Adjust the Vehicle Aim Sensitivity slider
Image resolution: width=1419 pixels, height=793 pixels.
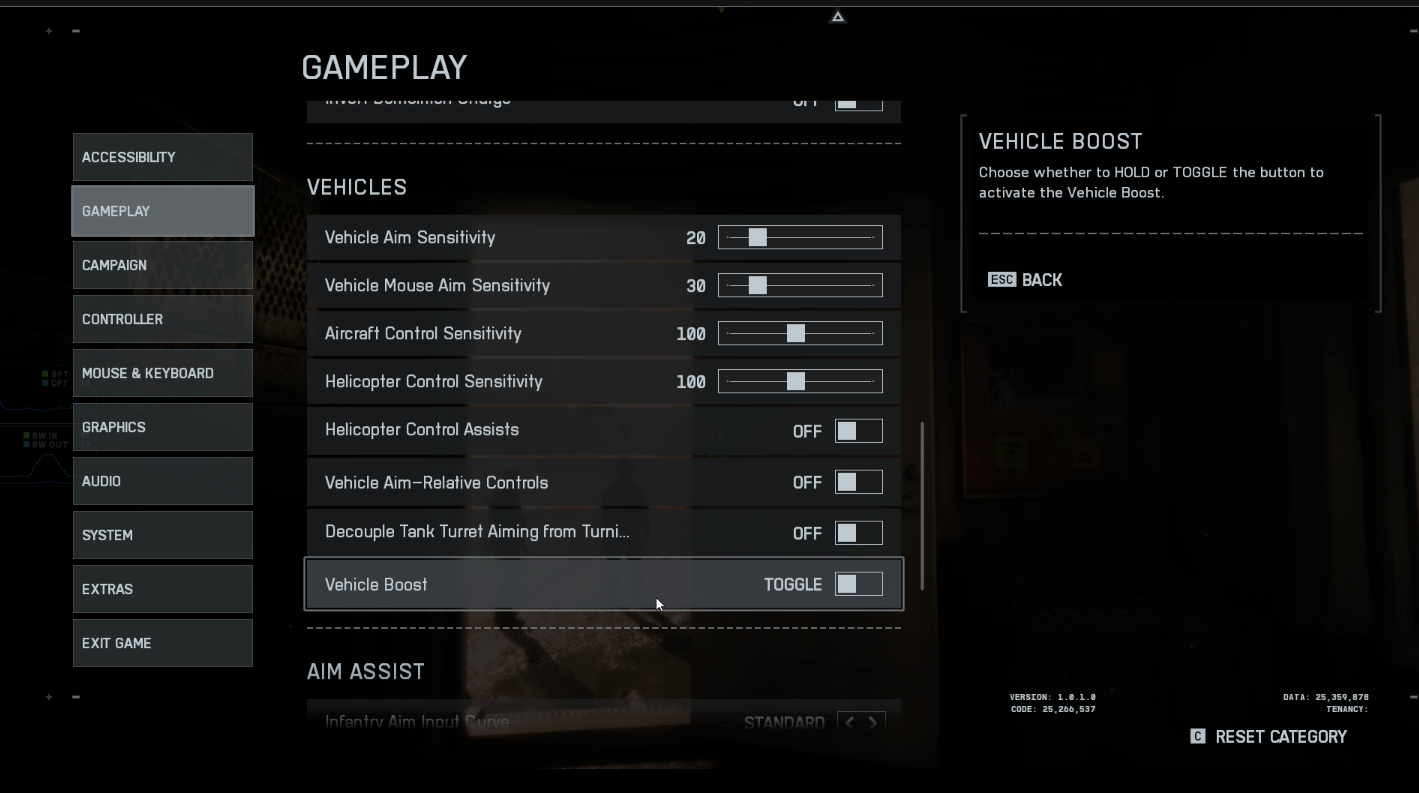[x=800, y=237]
